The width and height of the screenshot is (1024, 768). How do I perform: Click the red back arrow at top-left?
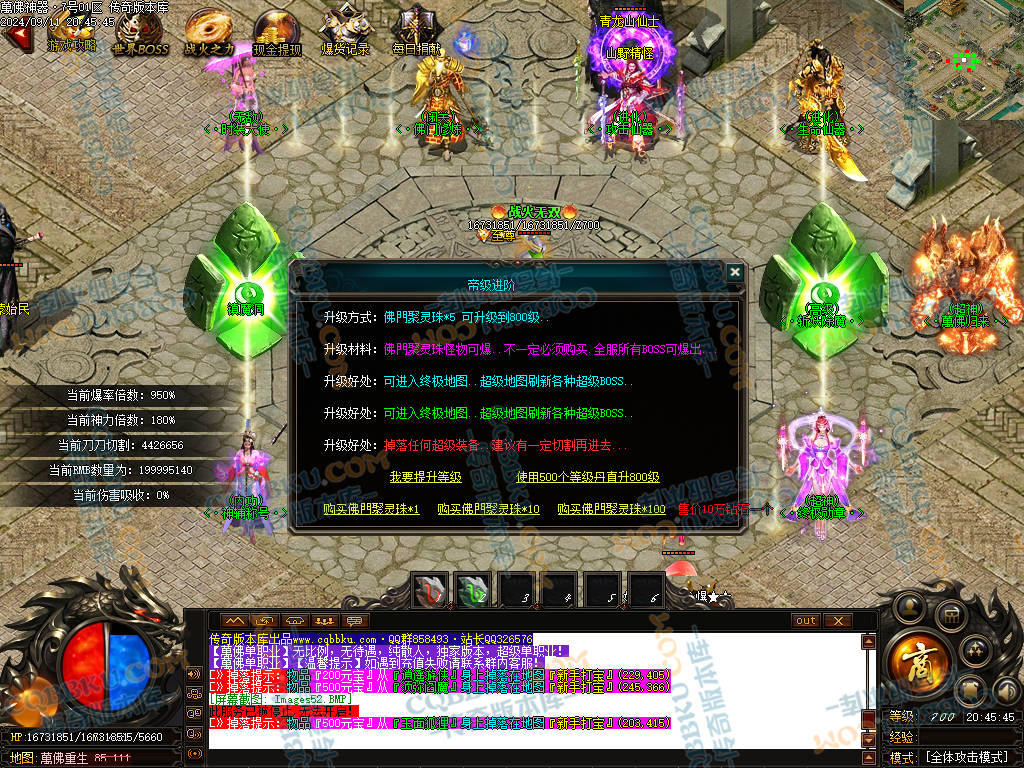(x=16, y=36)
